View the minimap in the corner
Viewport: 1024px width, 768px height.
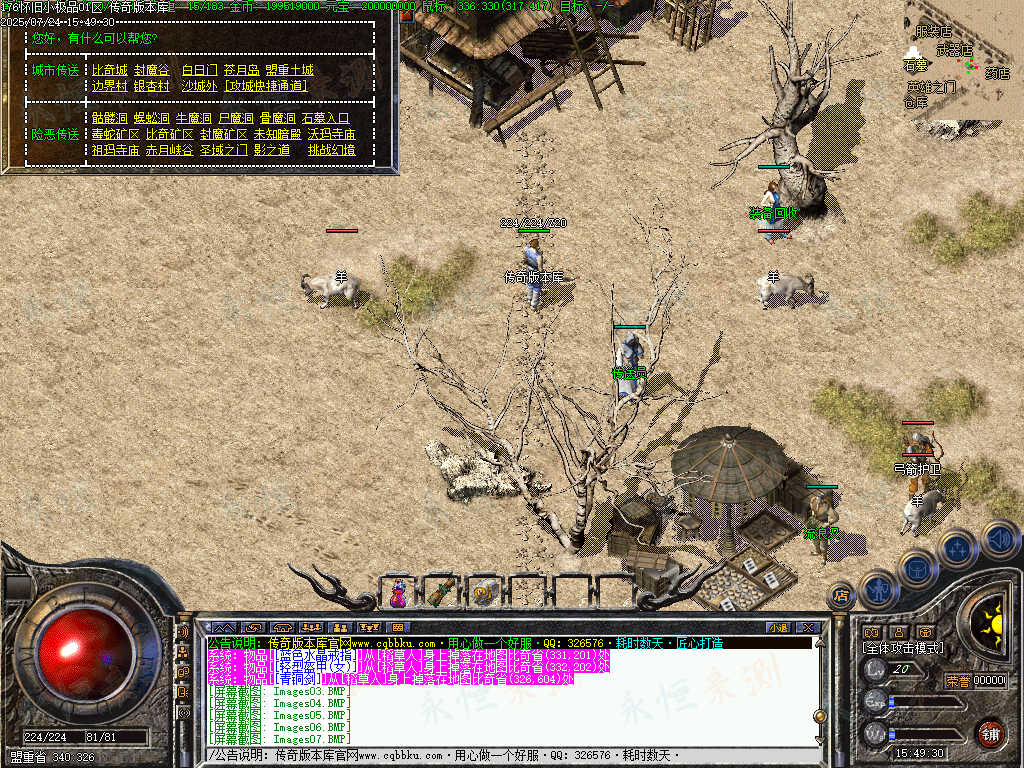coord(962,60)
